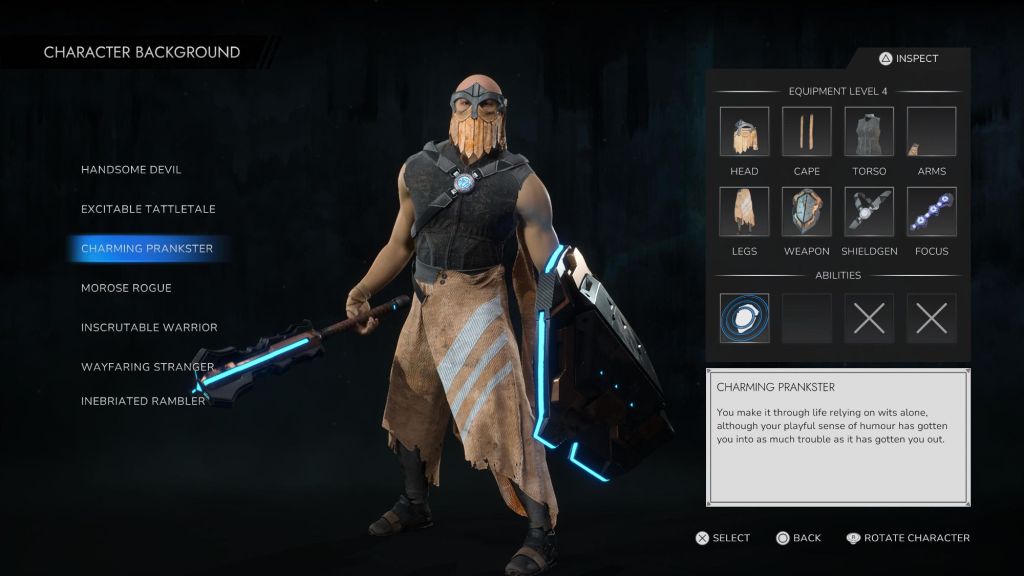Choose the Excitable Tattletale background
The height and width of the screenshot is (576, 1024).
point(148,209)
